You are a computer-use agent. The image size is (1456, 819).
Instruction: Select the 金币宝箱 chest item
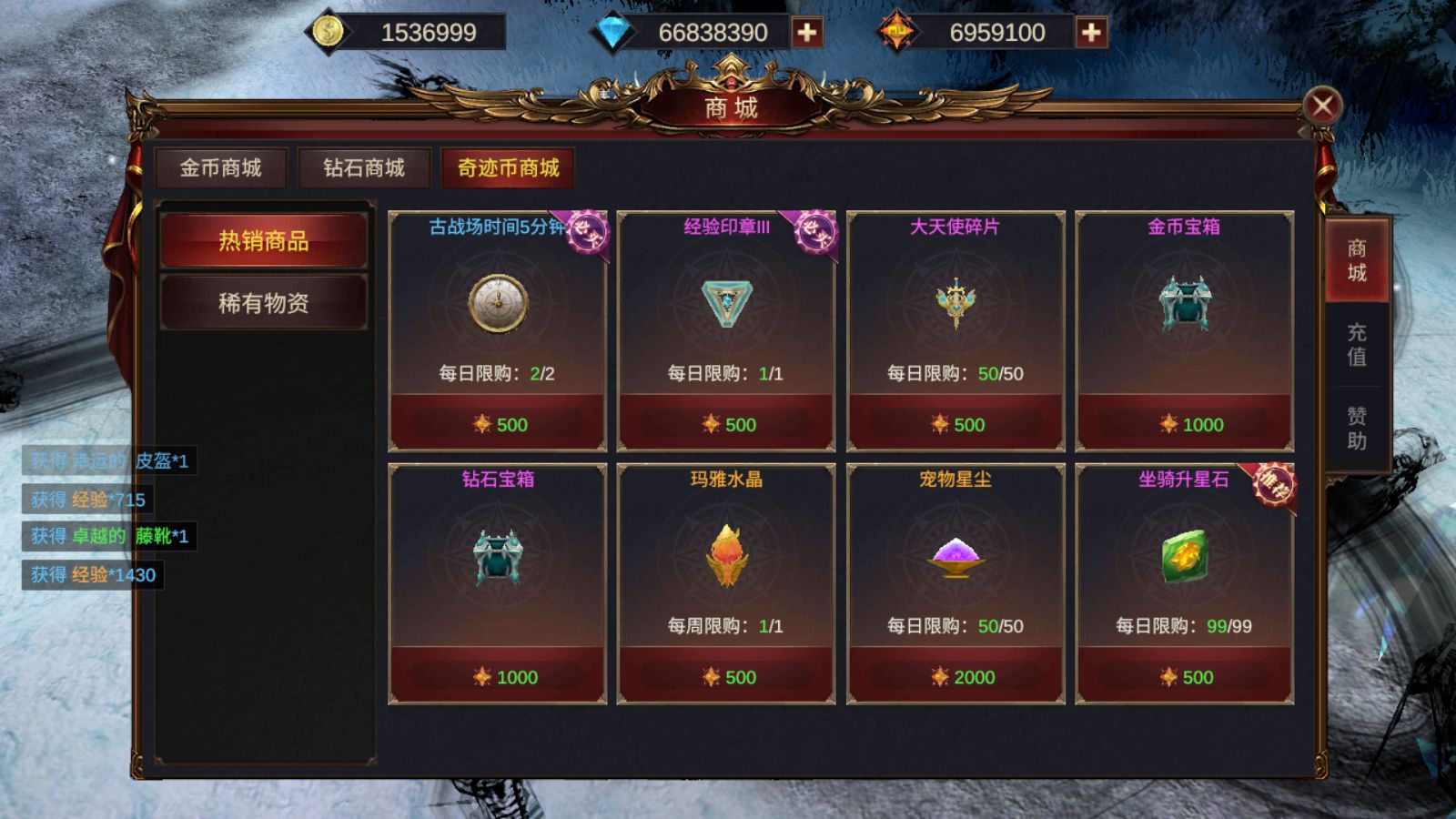(x=1184, y=304)
